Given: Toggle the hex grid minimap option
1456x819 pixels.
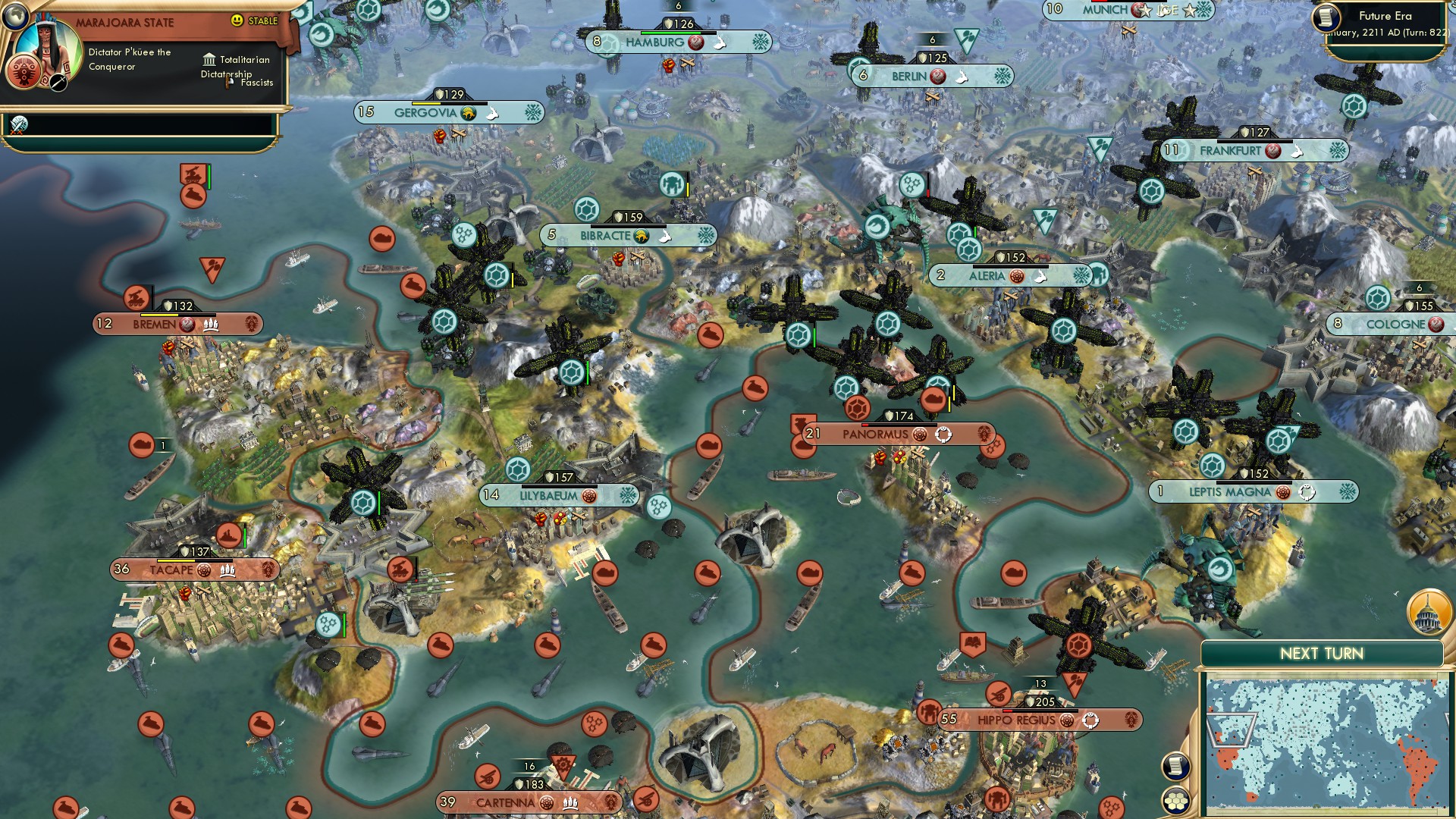Looking at the screenshot, I should click(1175, 801).
